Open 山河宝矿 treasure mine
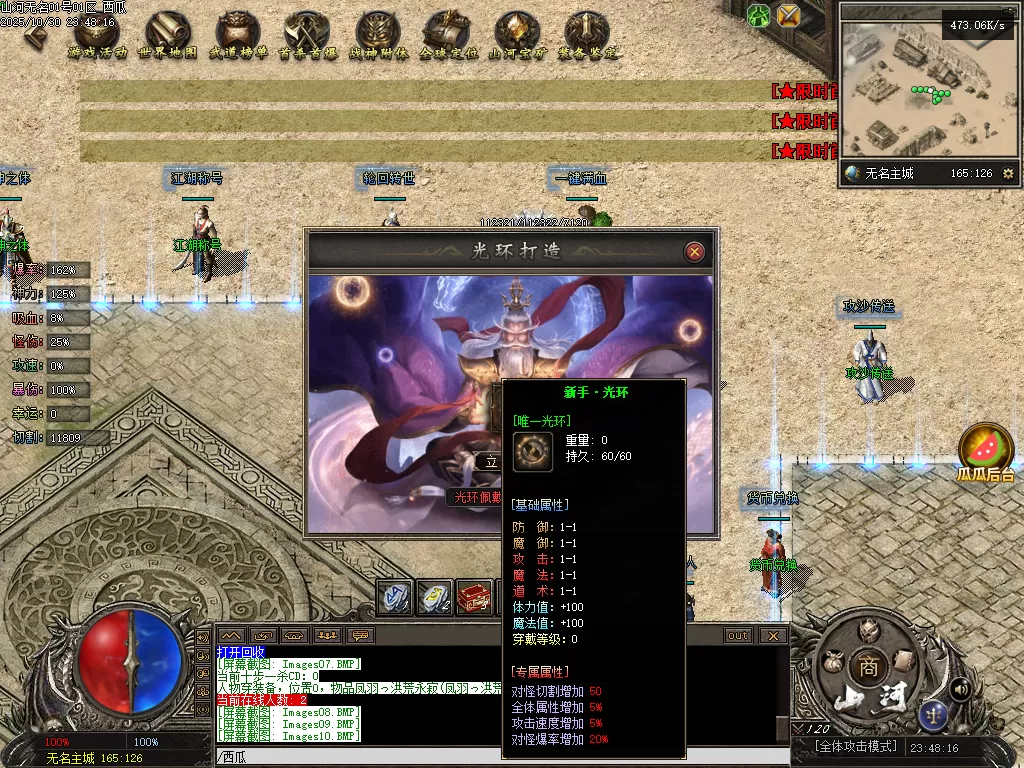Screen dimensions: 1024x768 (517, 35)
